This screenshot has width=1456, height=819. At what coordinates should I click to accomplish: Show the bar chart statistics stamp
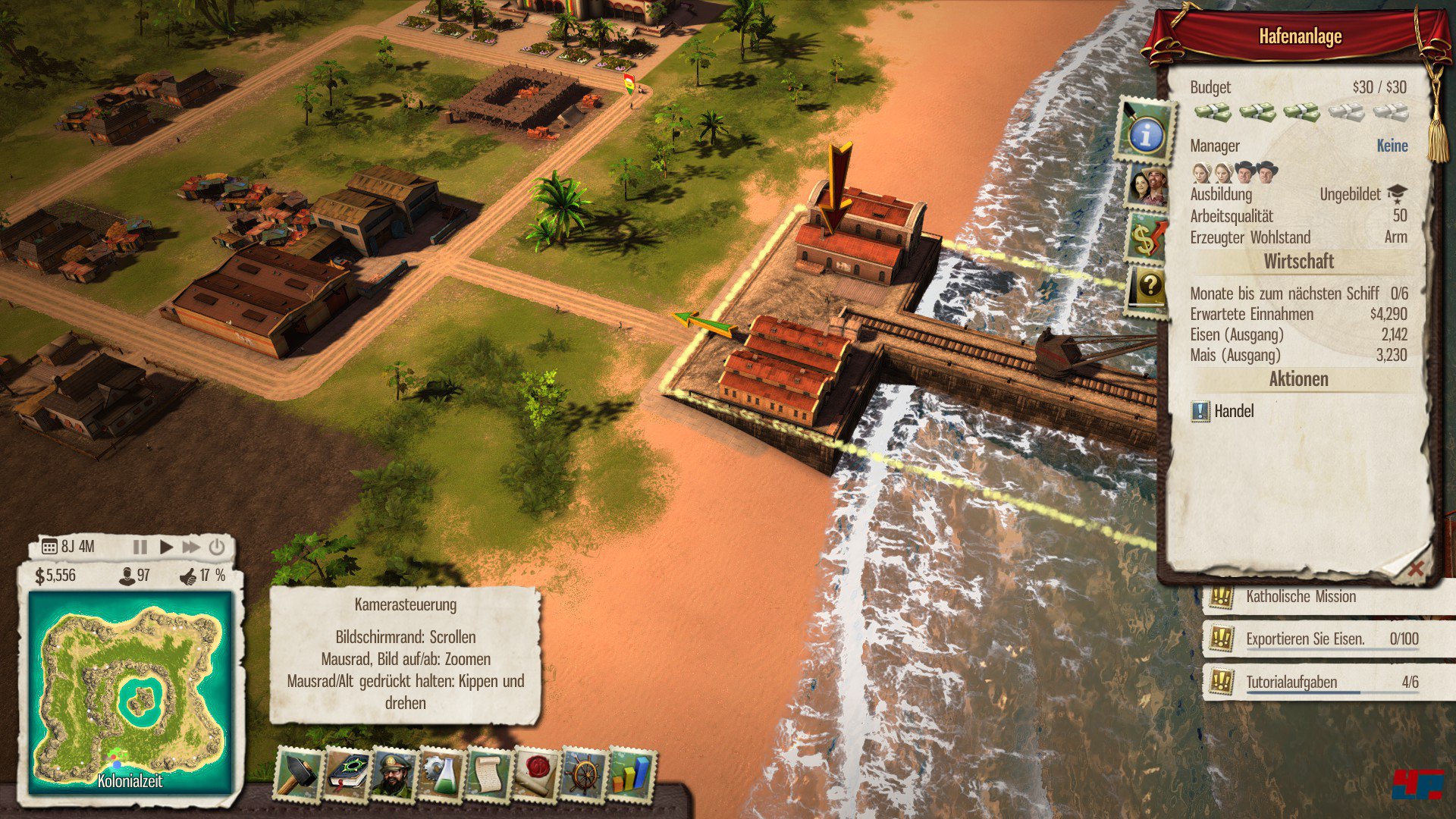[631, 774]
